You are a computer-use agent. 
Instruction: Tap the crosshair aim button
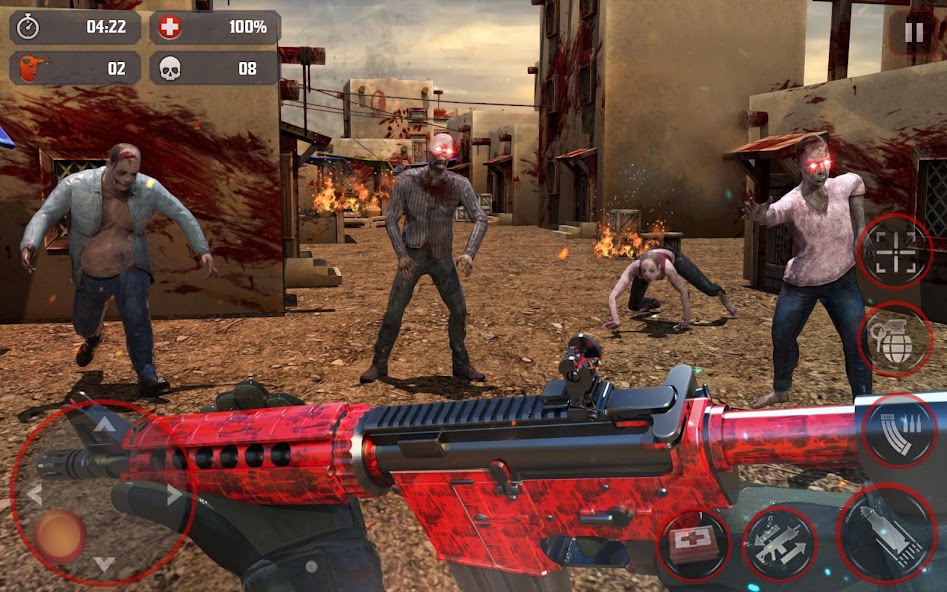point(894,251)
